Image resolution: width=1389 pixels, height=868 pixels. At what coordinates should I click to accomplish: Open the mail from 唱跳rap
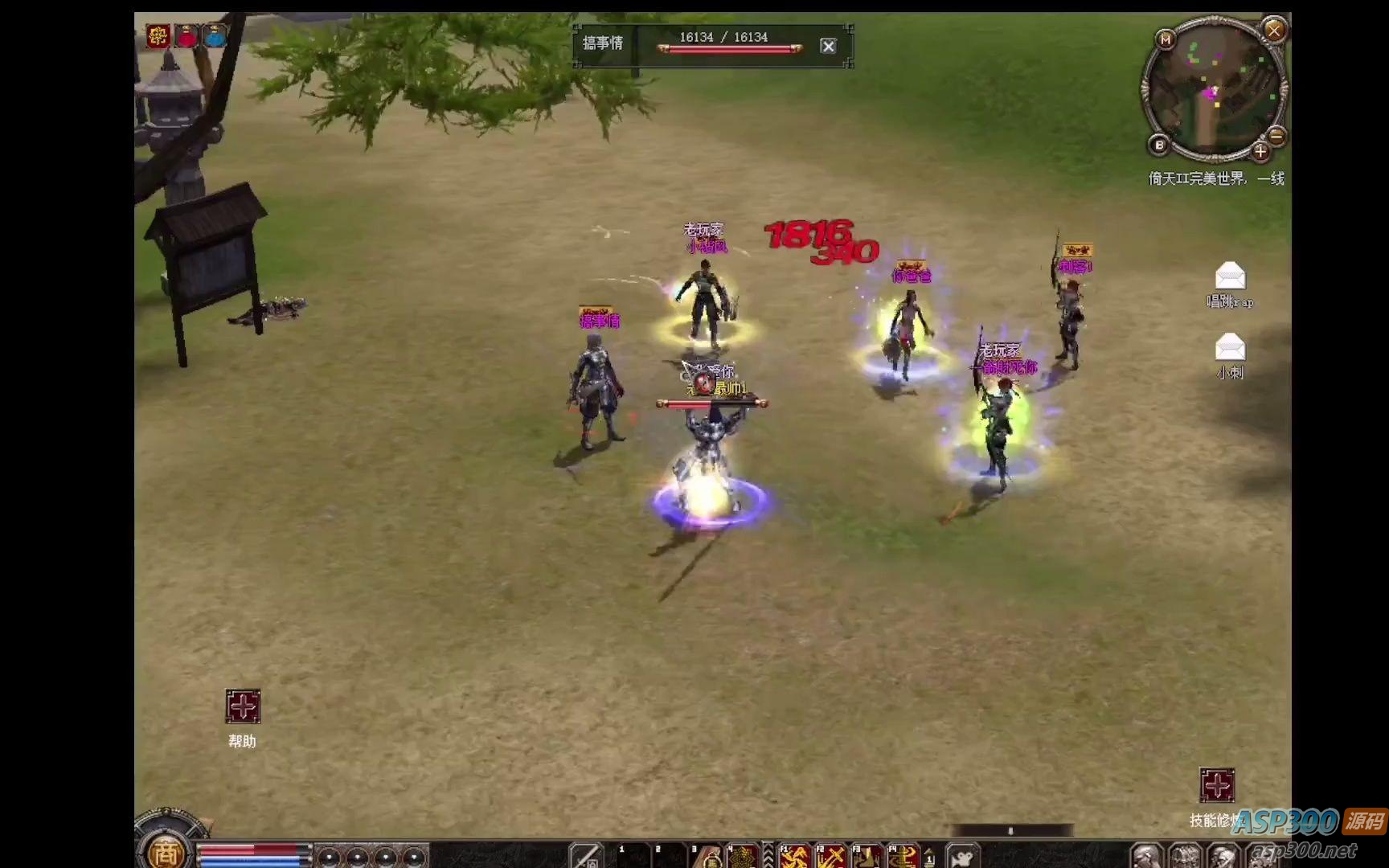(x=1230, y=276)
